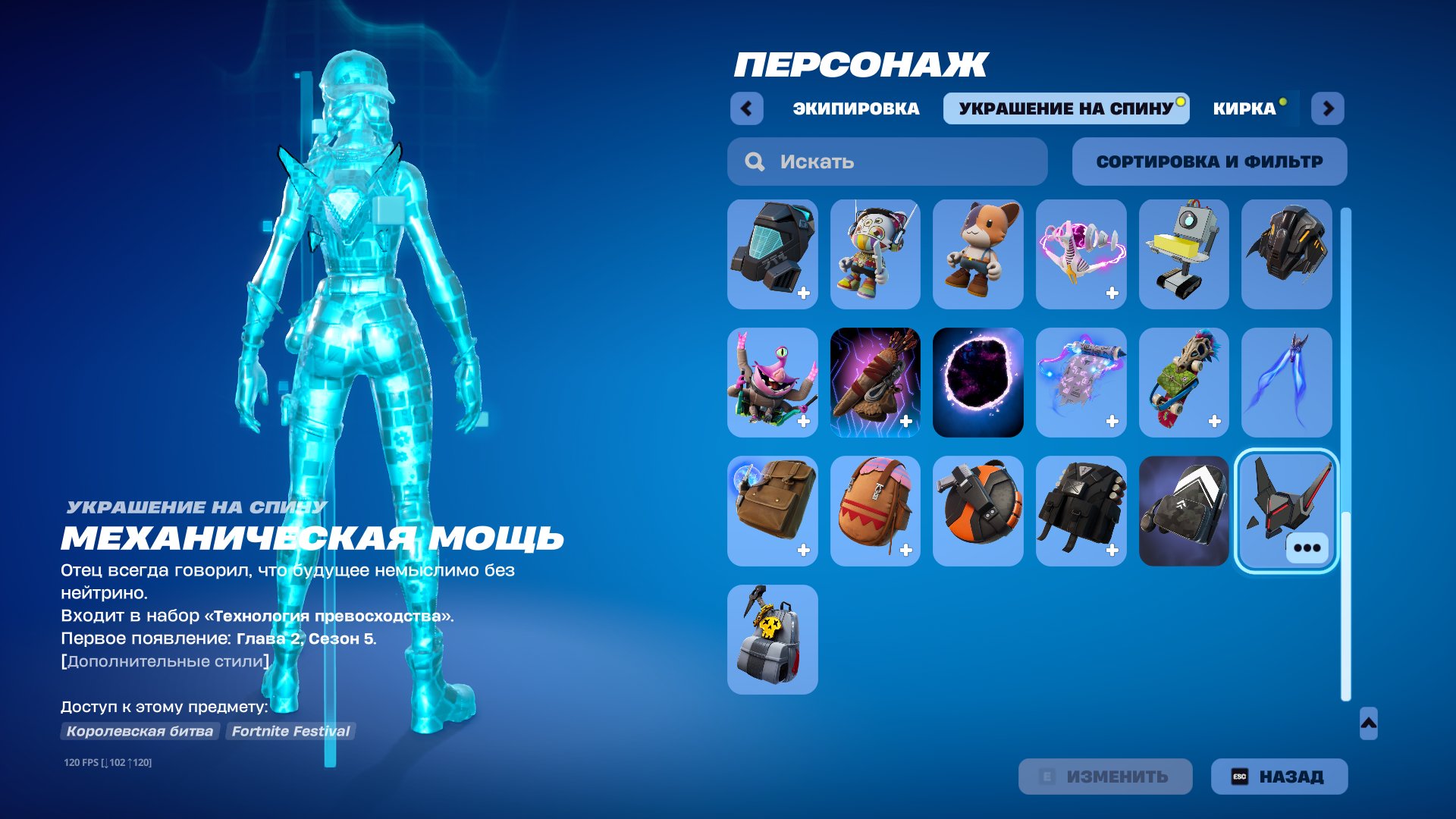Click the Искать search field
This screenshot has width=1456, height=819.
[887, 161]
